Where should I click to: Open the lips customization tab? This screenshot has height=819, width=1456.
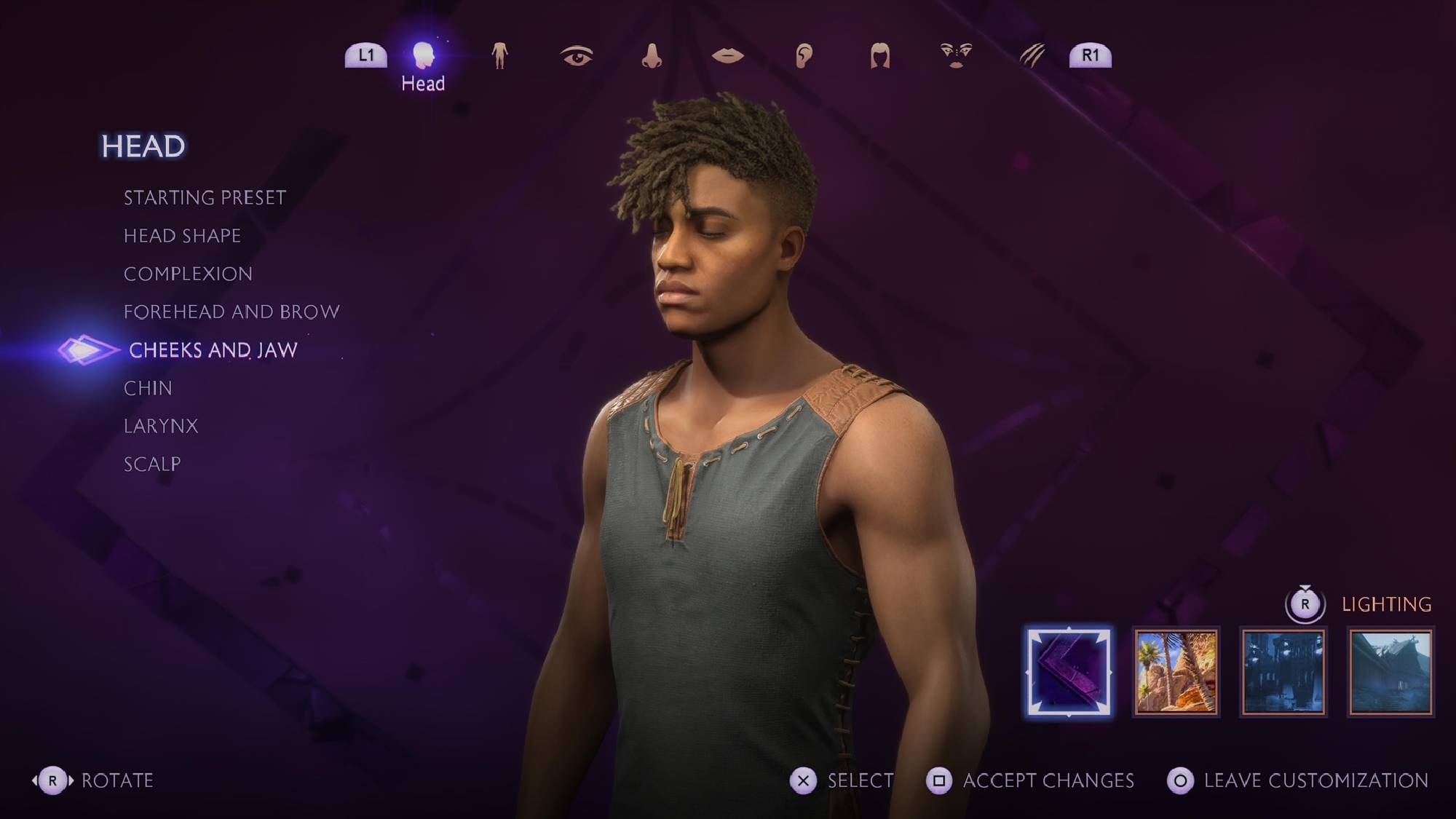click(x=727, y=56)
